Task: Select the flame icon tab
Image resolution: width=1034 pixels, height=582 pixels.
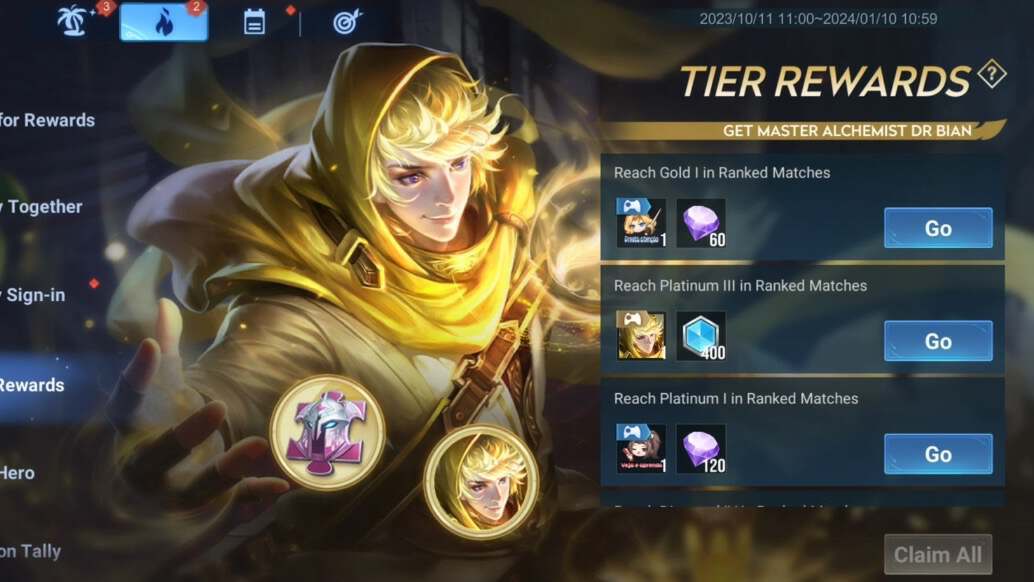Action: pyautogui.click(x=164, y=22)
